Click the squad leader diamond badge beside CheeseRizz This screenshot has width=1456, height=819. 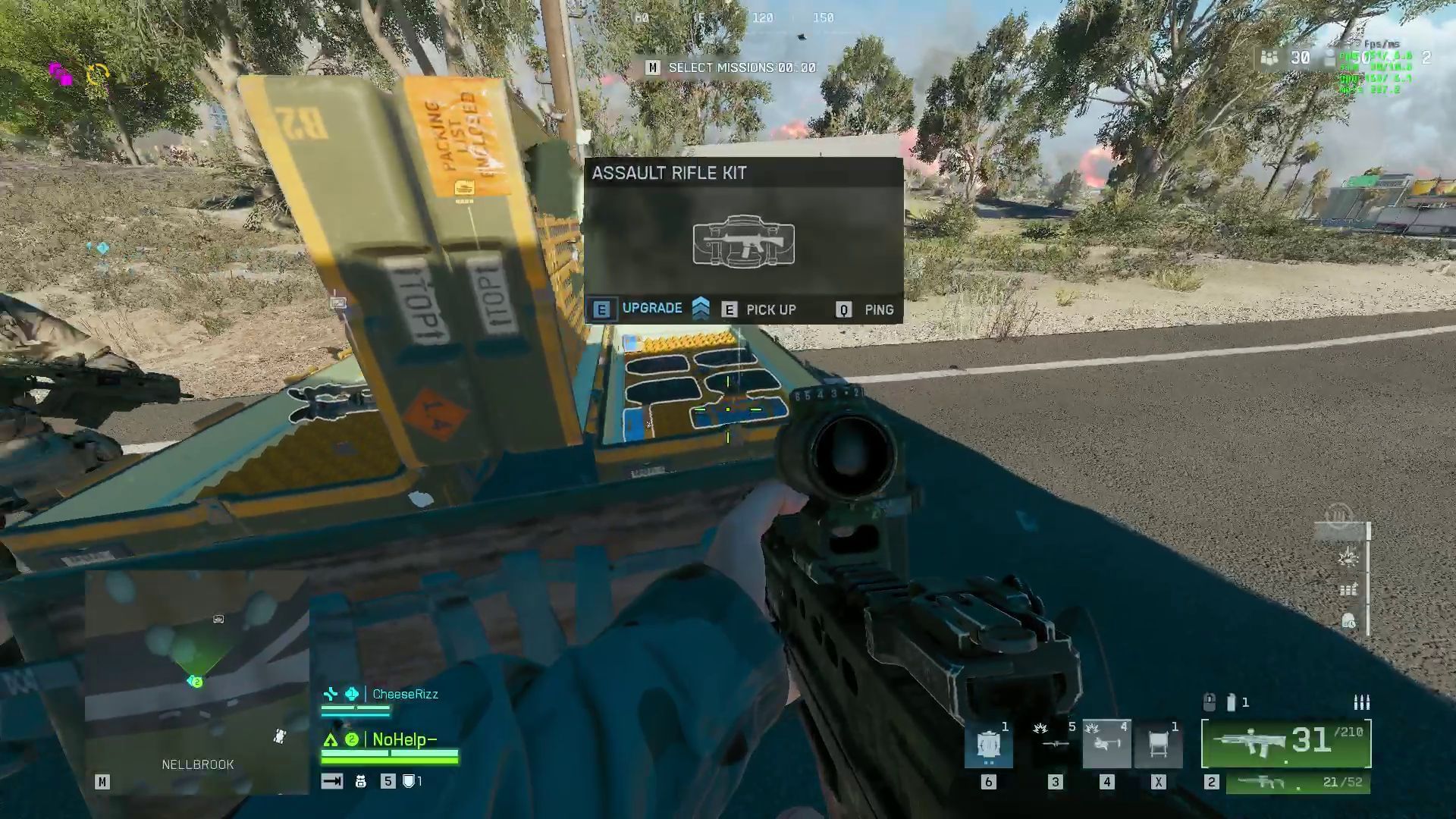point(350,692)
